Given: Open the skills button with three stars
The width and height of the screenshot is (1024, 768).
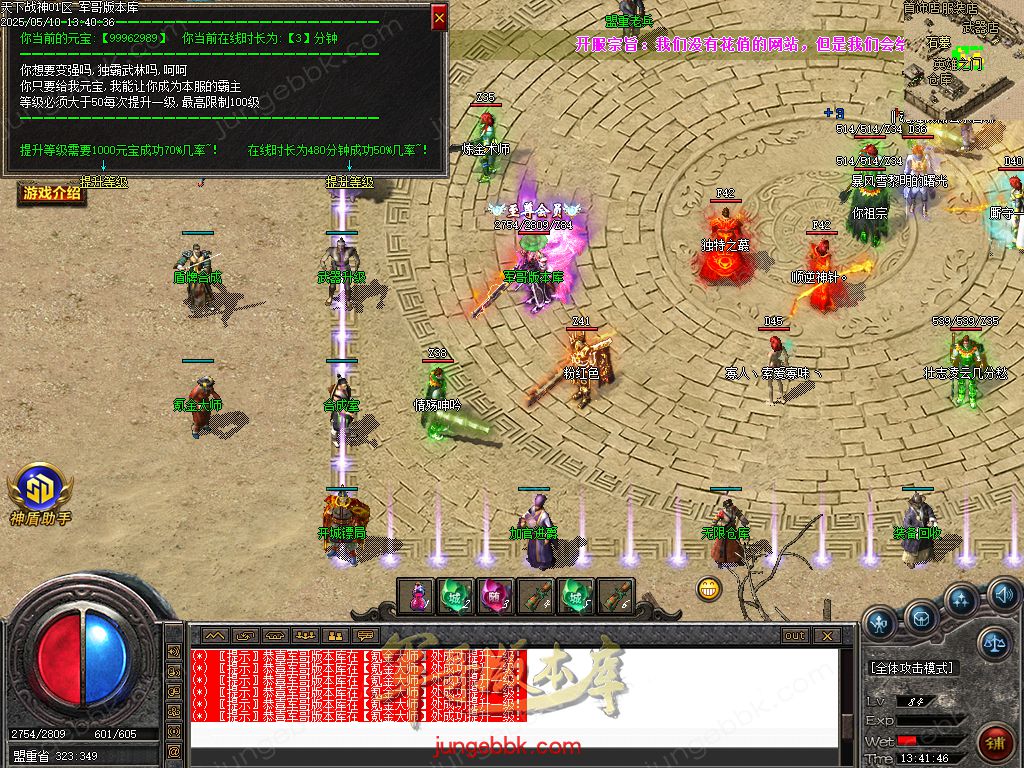Looking at the screenshot, I should point(961,601).
